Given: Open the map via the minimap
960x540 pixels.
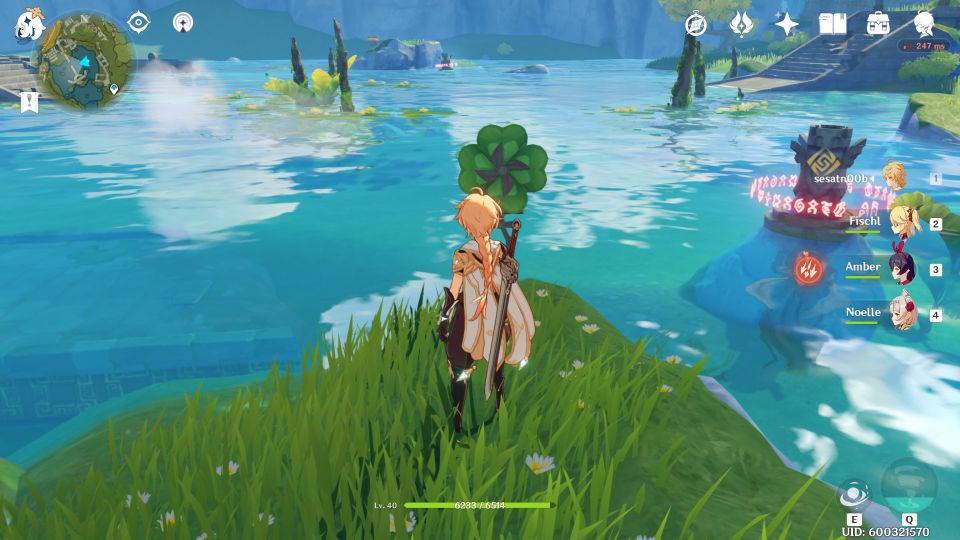Looking at the screenshot, I should [85, 60].
